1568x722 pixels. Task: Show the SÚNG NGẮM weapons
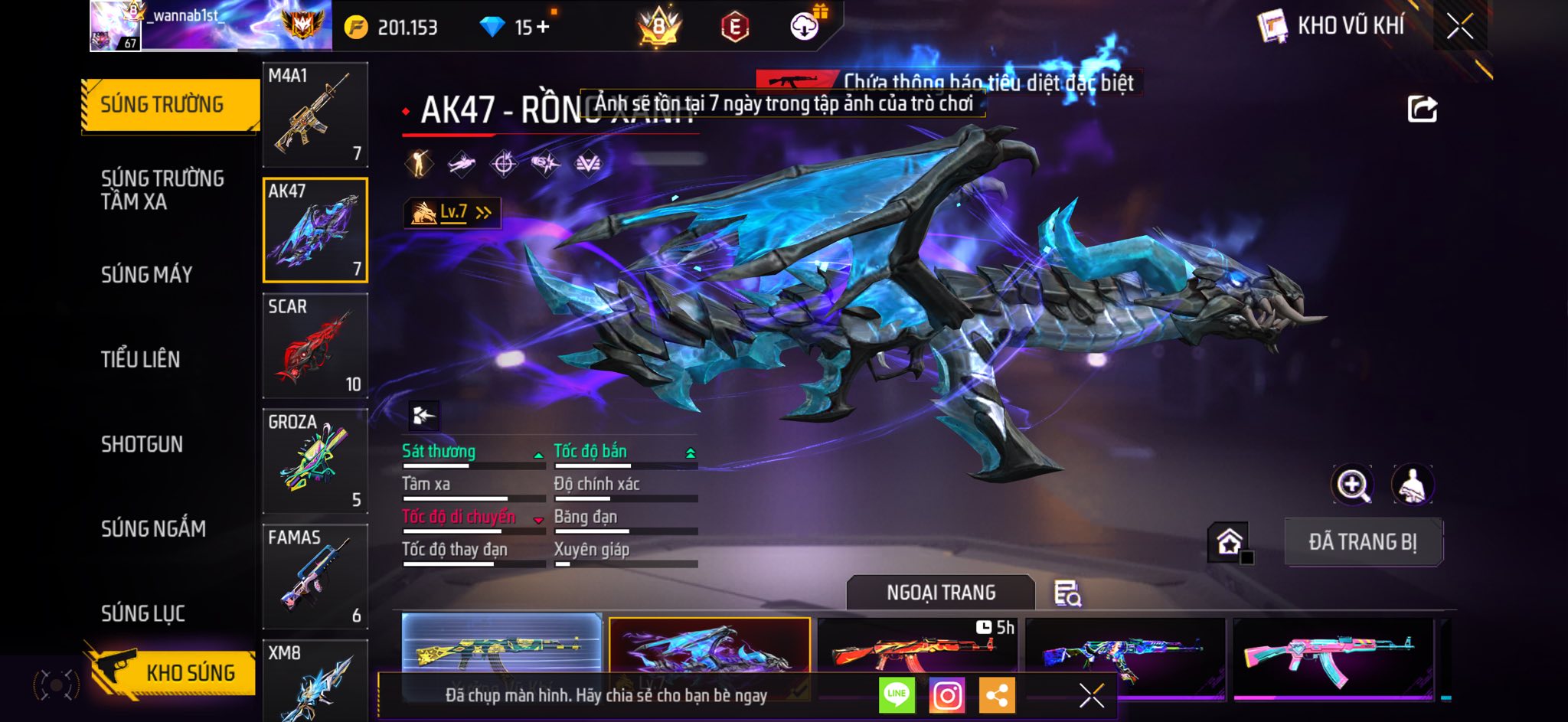click(x=153, y=528)
